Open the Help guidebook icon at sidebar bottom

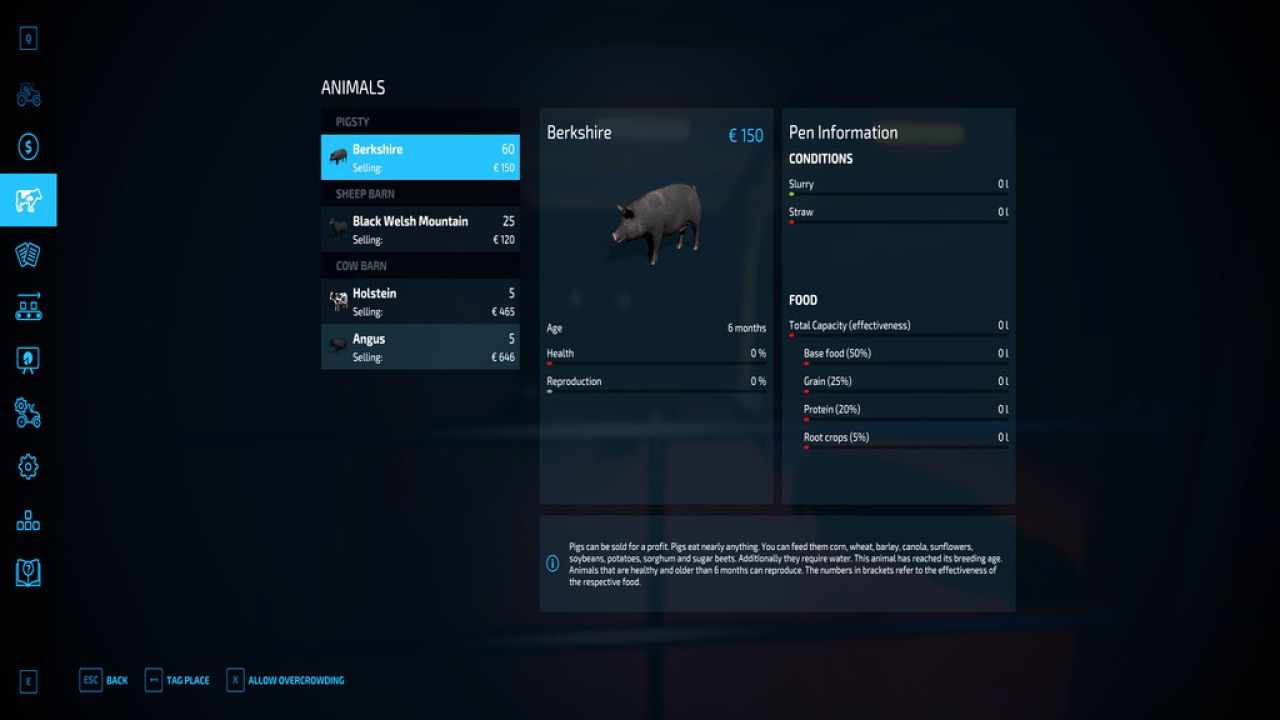28,571
